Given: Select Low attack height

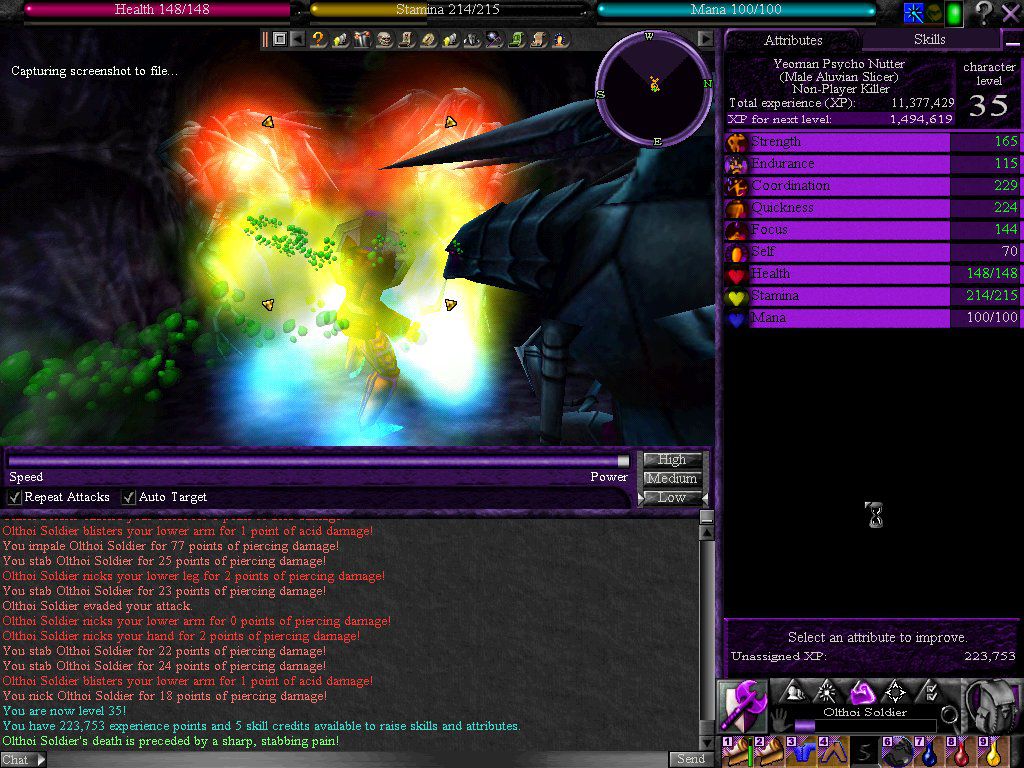Looking at the screenshot, I should pos(672,497).
